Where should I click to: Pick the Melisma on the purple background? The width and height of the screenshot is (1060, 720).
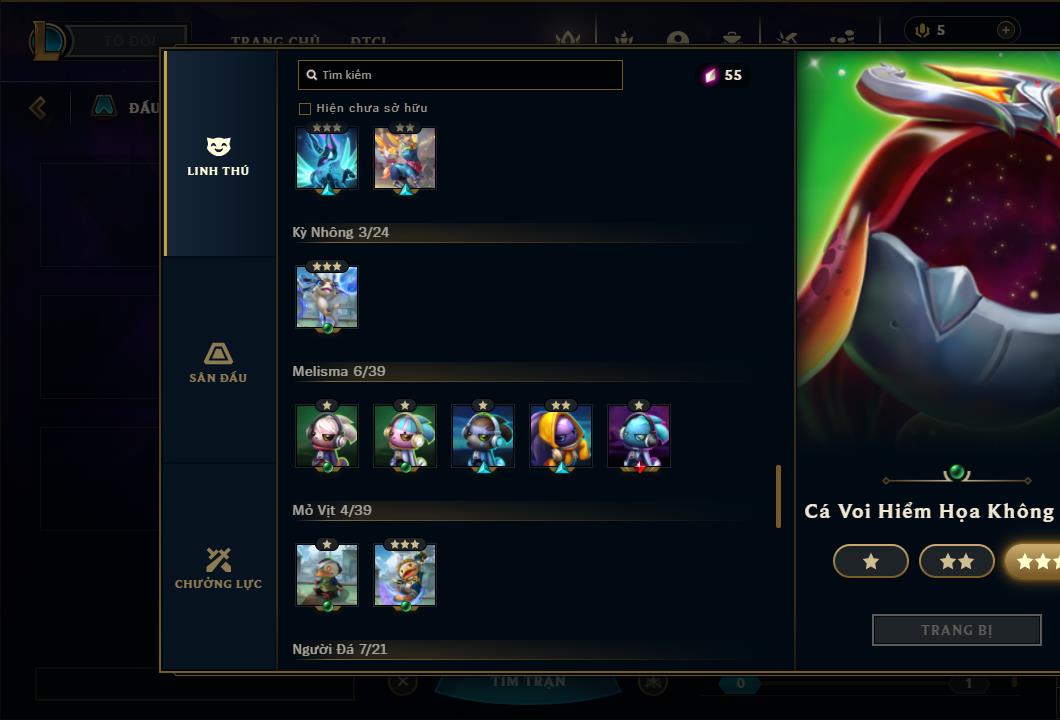click(639, 436)
